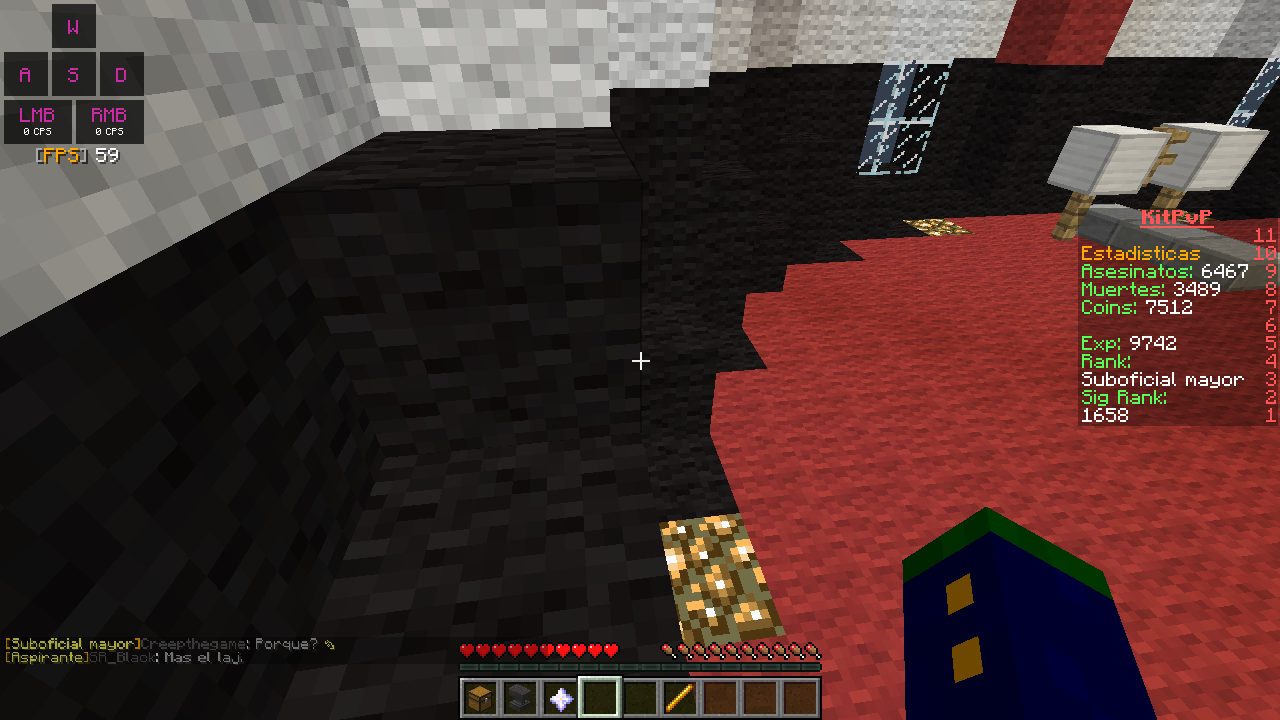Screen dimensions: 1280x720
Task: Pick the blaze rod hotbar slot
Action: (x=680, y=698)
